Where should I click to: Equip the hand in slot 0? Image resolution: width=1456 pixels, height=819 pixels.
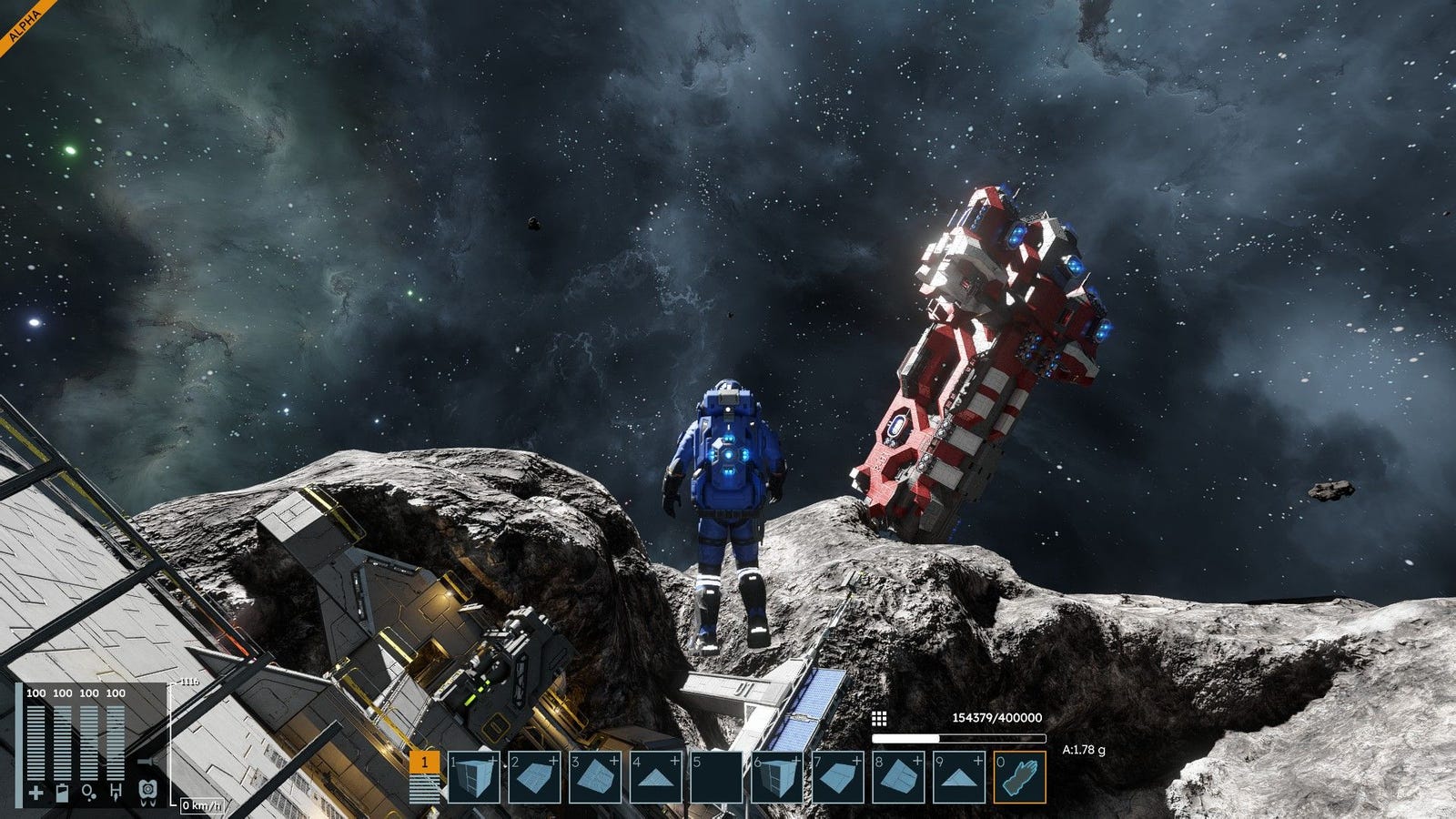coord(1019,777)
